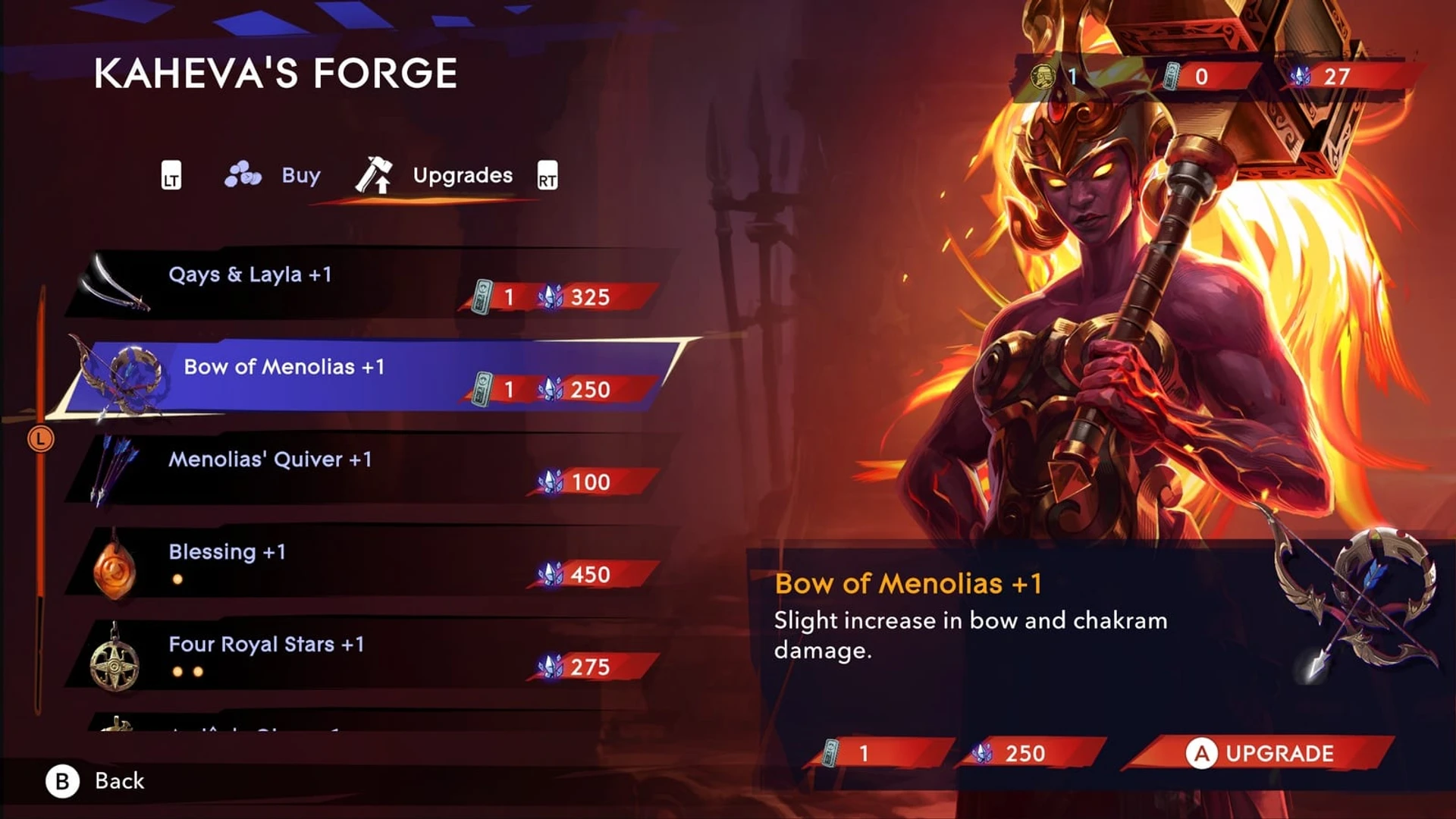Confirm with the Upgrade button
The image size is (1456, 819).
click(x=1260, y=753)
